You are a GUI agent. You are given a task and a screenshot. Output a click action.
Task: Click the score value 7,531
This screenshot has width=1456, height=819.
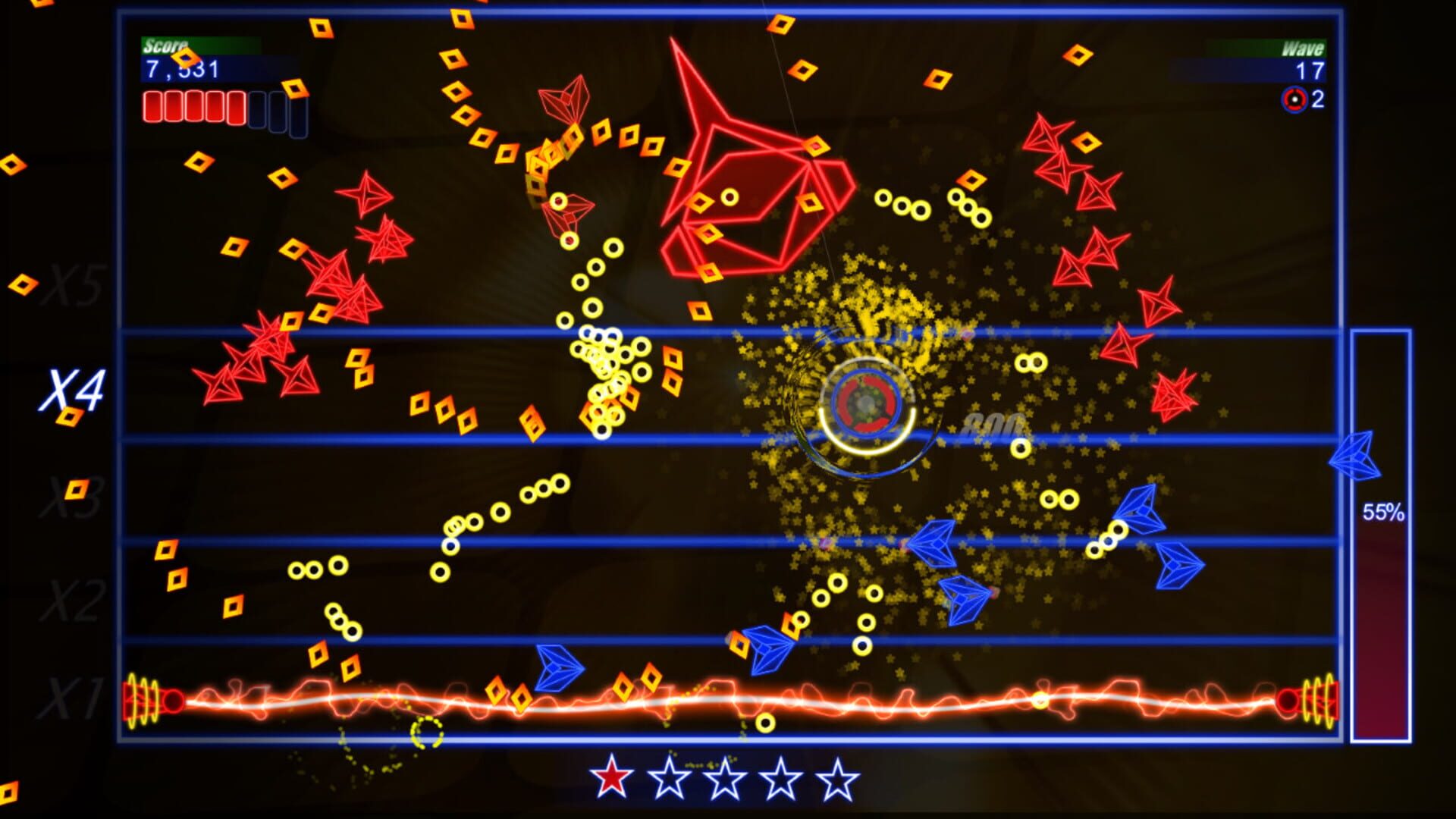pyautogui.click(x=182, y=70)
